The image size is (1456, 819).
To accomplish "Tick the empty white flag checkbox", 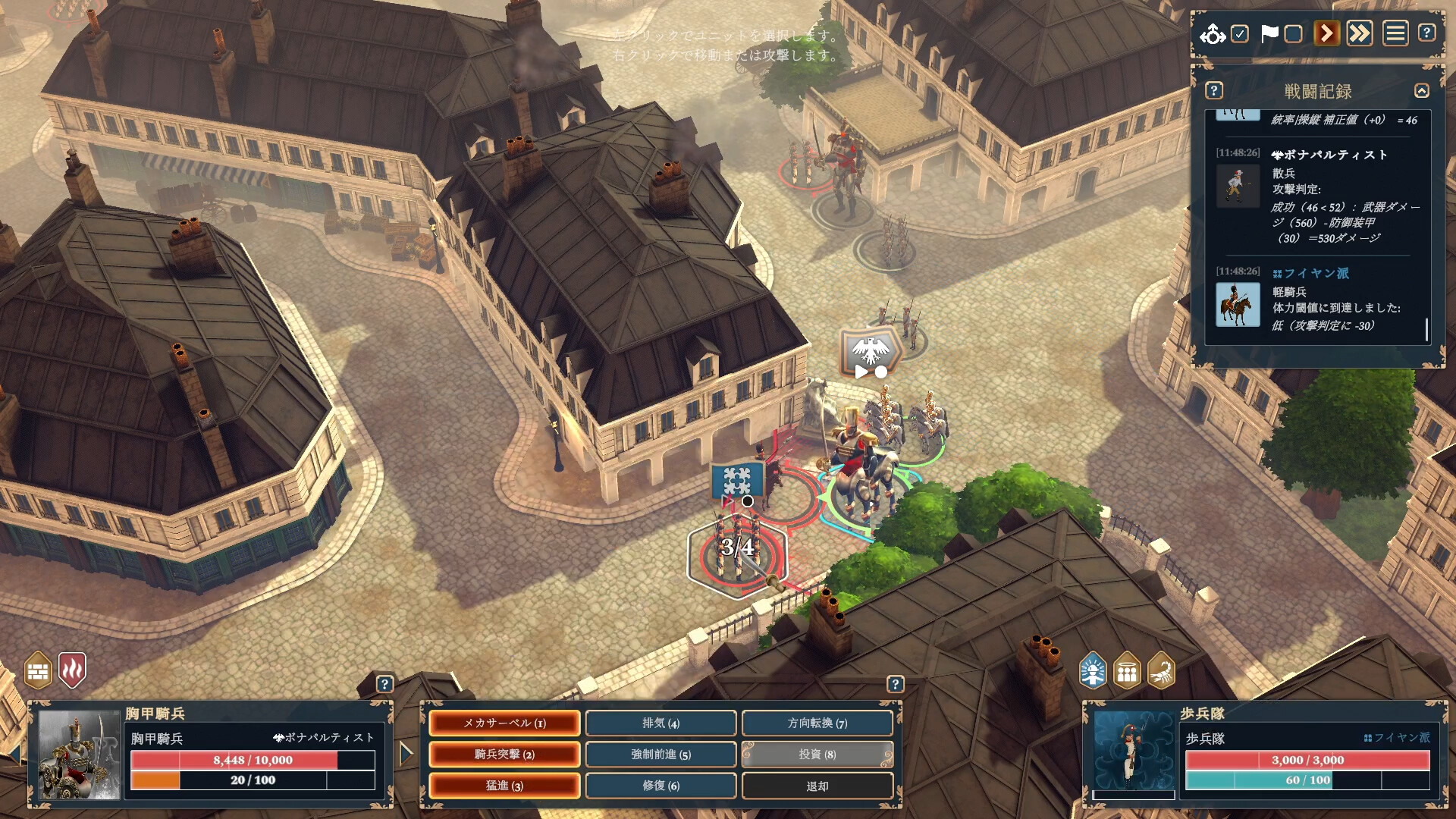I will [1294, 34].
